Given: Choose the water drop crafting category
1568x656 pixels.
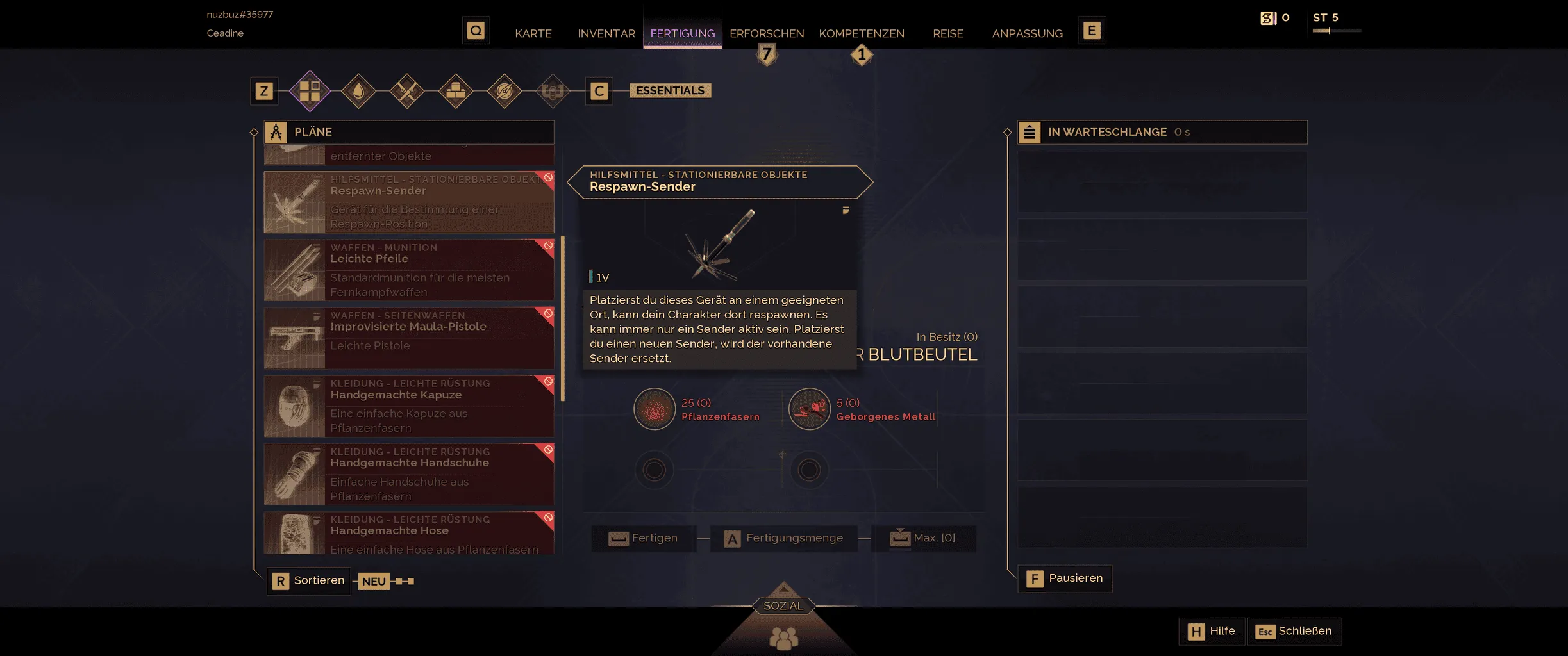Looking at the screenshot, I should (358, 91).
